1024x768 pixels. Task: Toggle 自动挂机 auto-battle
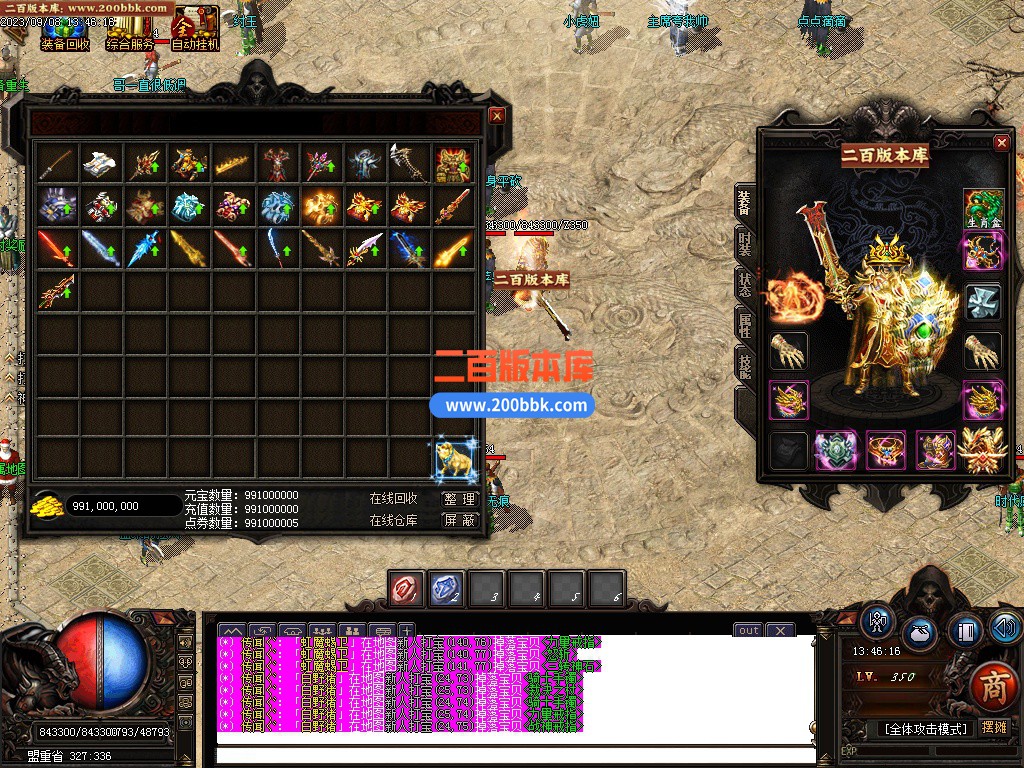tap(195, 30)
